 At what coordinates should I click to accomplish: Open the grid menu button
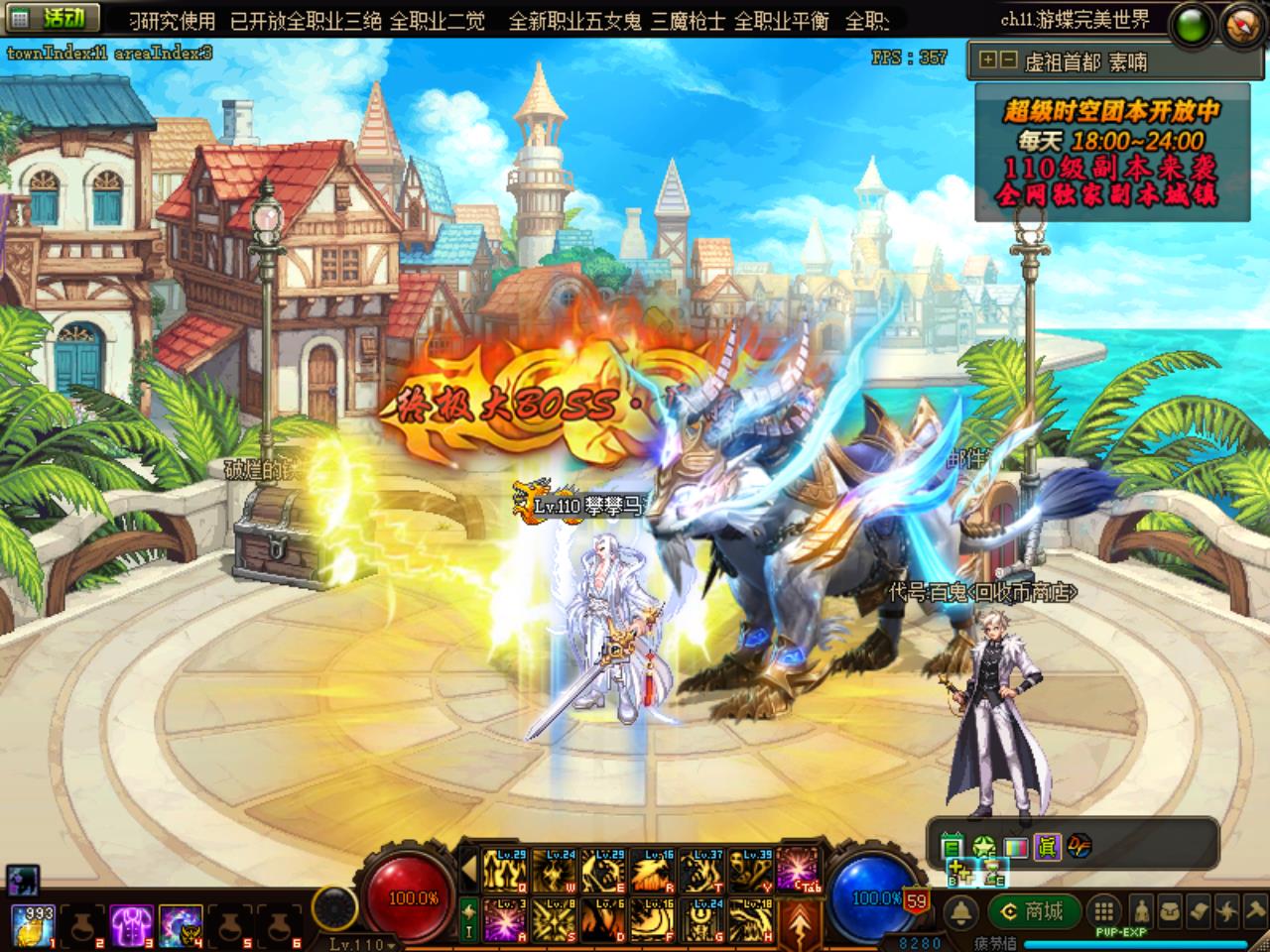coord(1103,911)
